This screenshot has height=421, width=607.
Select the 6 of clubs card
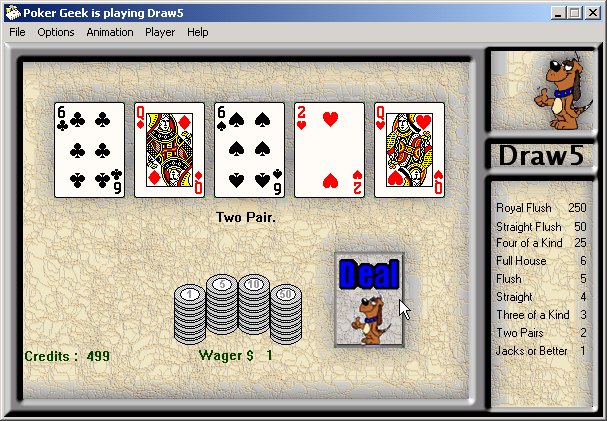pyautogui.click(x=89, y=150)
